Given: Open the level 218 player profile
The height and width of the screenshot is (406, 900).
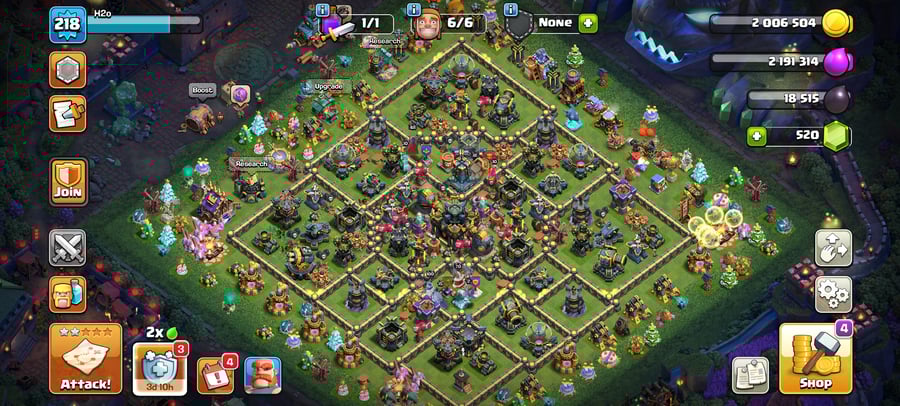Looking at the screenshot, I should 68,24.
